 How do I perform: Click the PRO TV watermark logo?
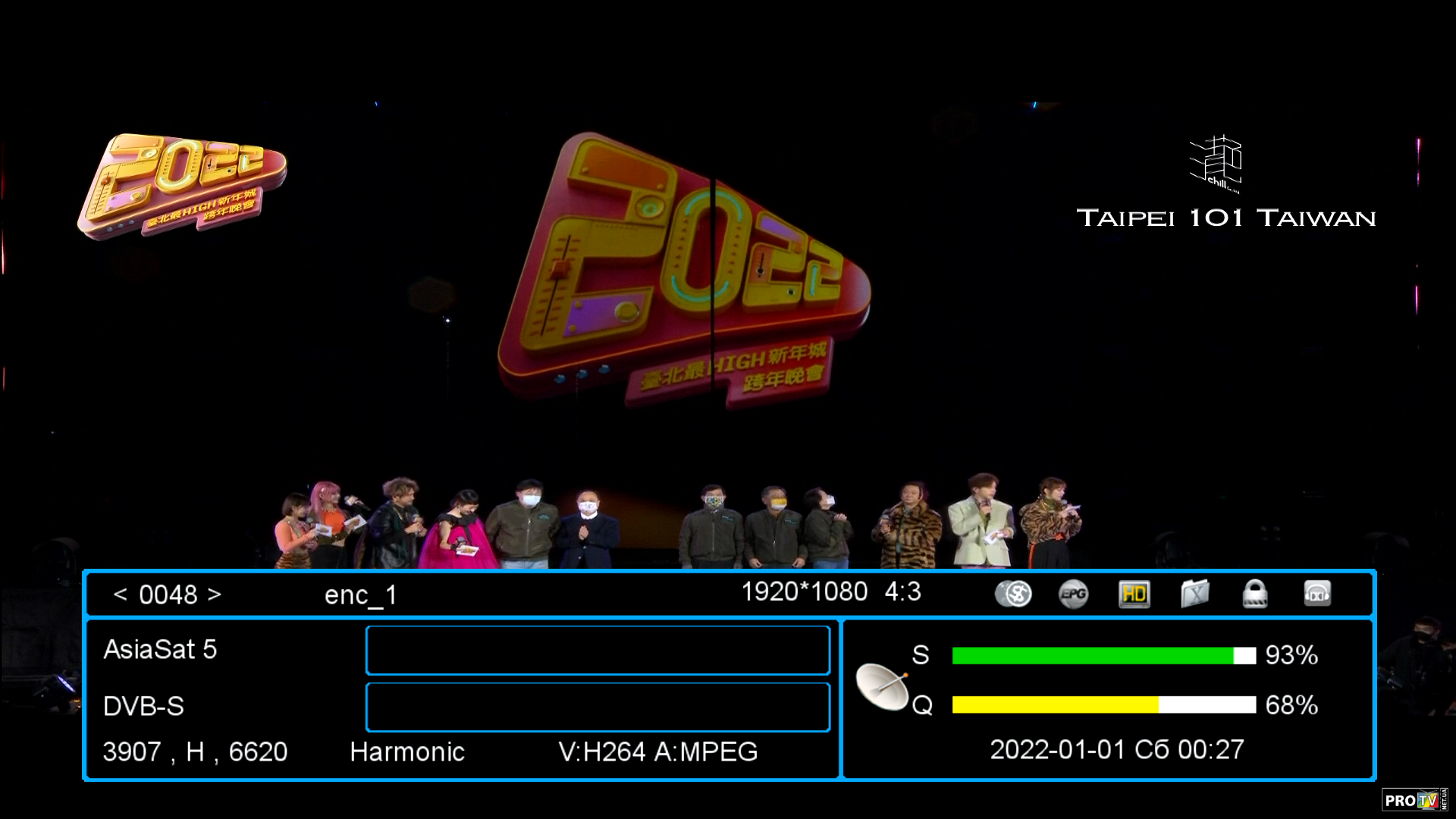[x=1414, y=800]
